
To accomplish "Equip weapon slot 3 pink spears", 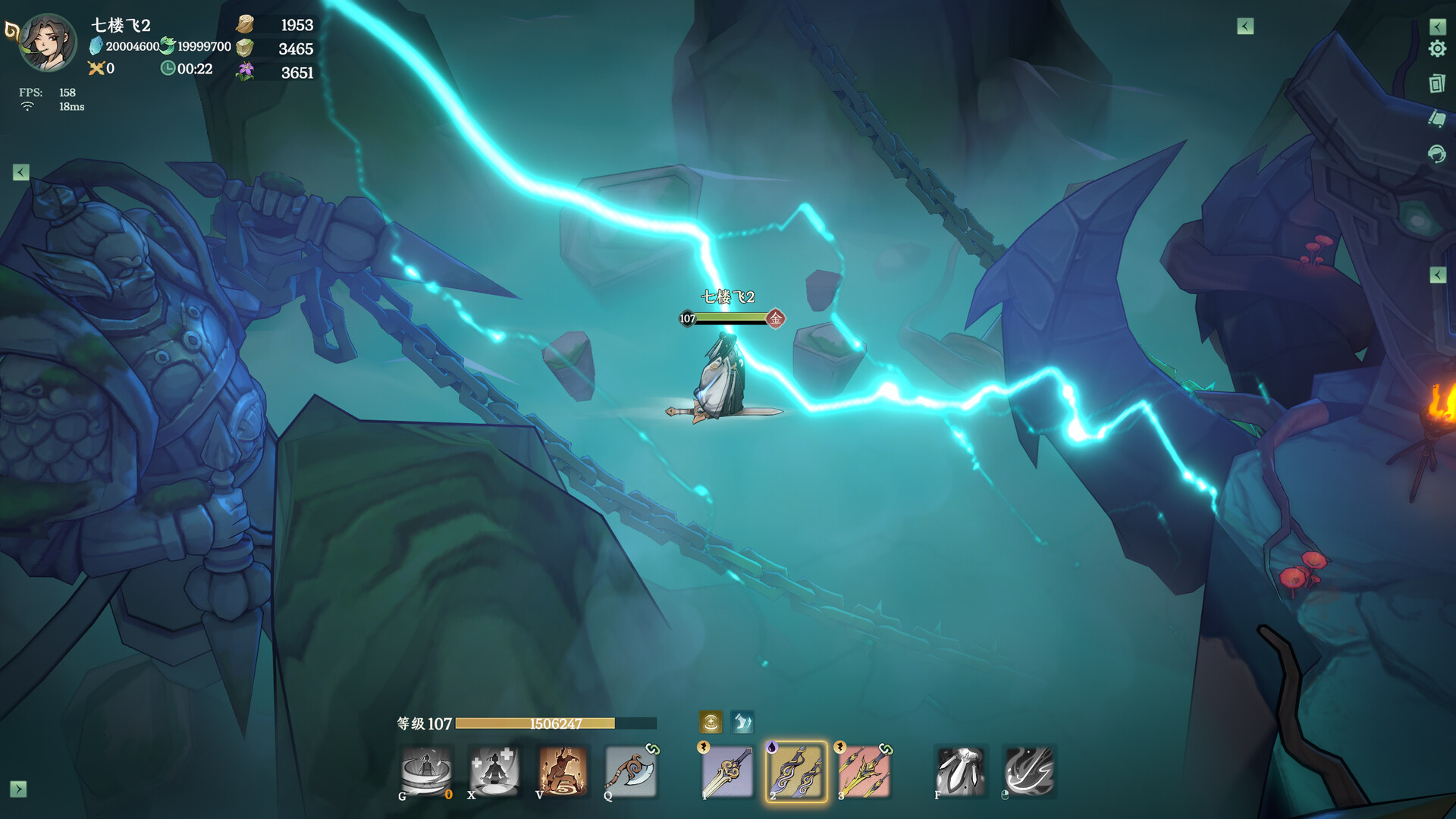I will coord(864,771).
